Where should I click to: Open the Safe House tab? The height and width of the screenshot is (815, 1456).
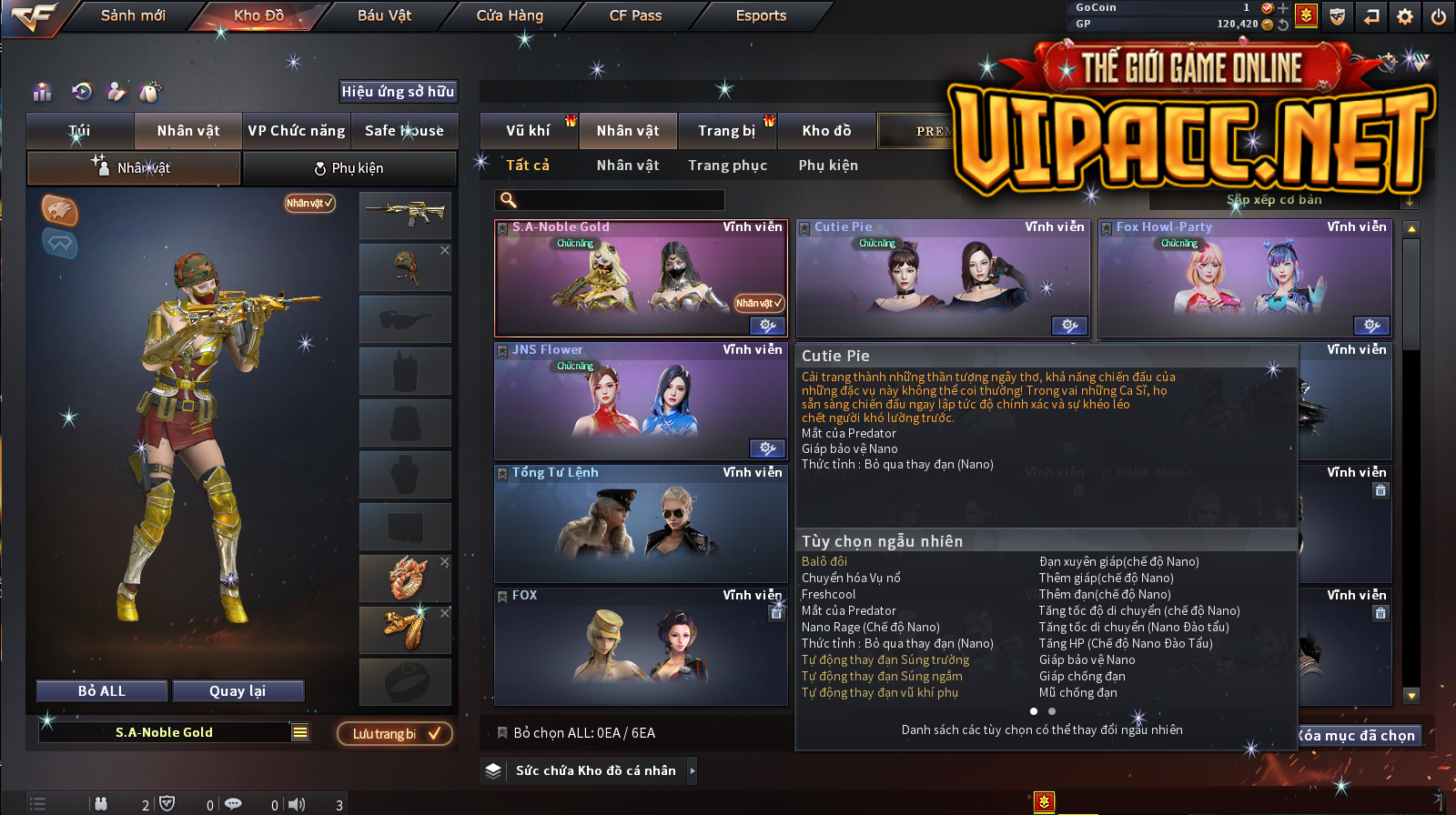coord(404,131)
